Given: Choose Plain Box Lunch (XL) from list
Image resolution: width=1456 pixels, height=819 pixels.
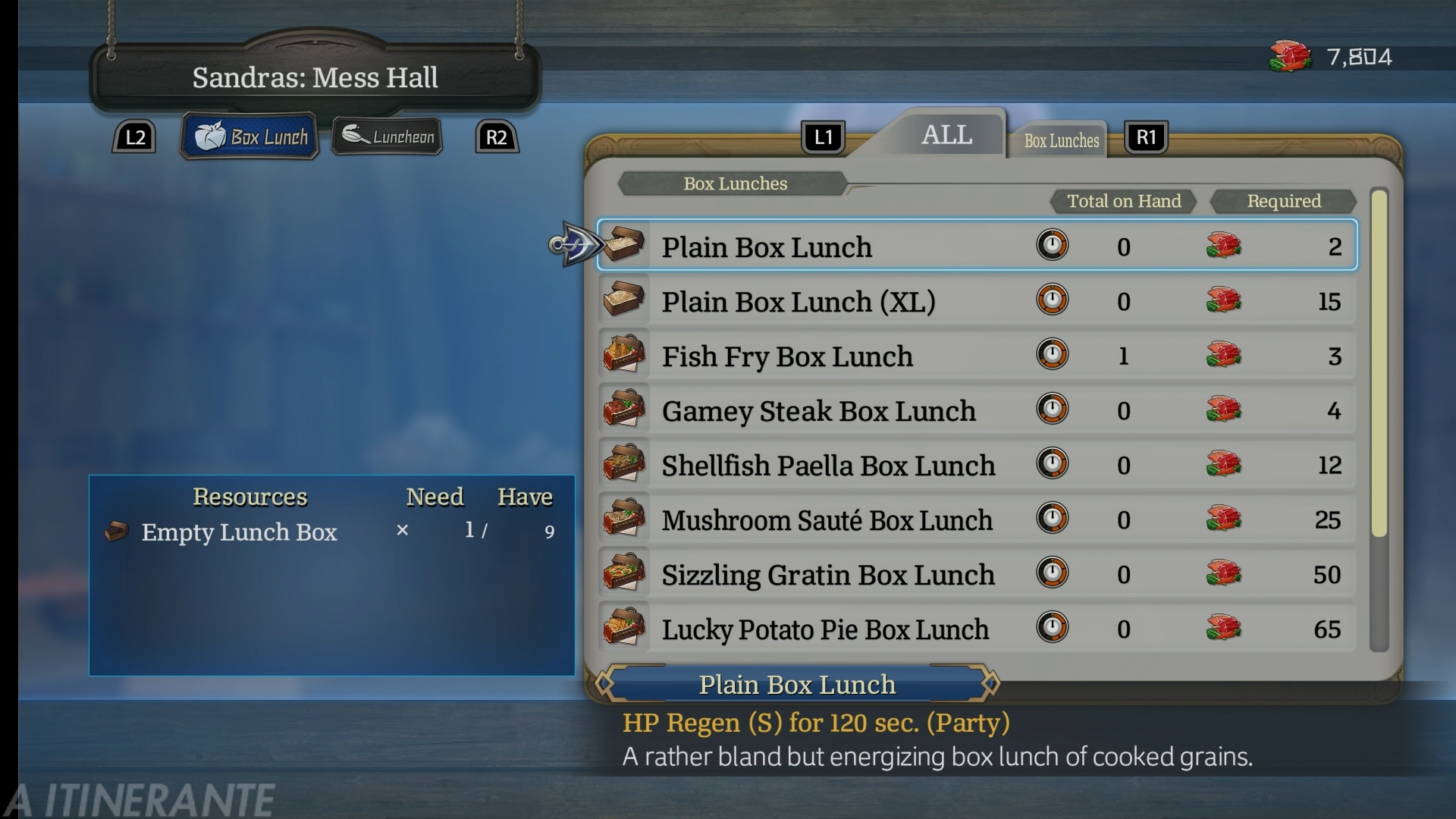Looking at the screenshot, I should pos(977,301).
